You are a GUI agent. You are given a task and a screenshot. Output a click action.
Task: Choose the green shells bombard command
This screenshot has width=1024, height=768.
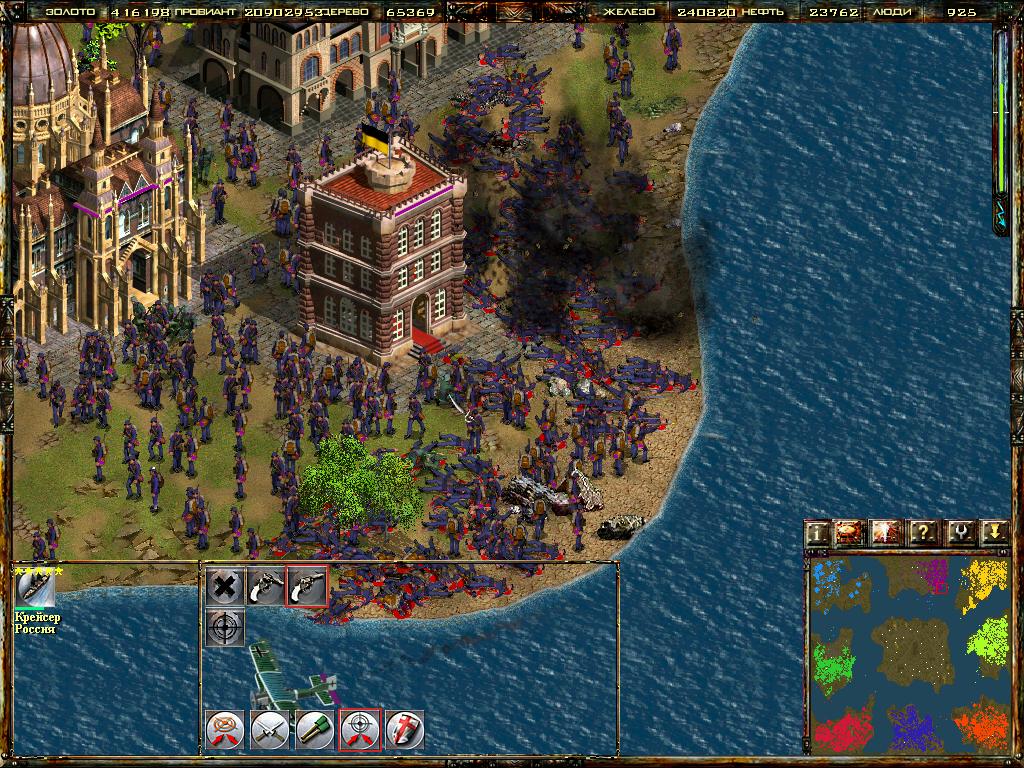(x=315, y=729)
